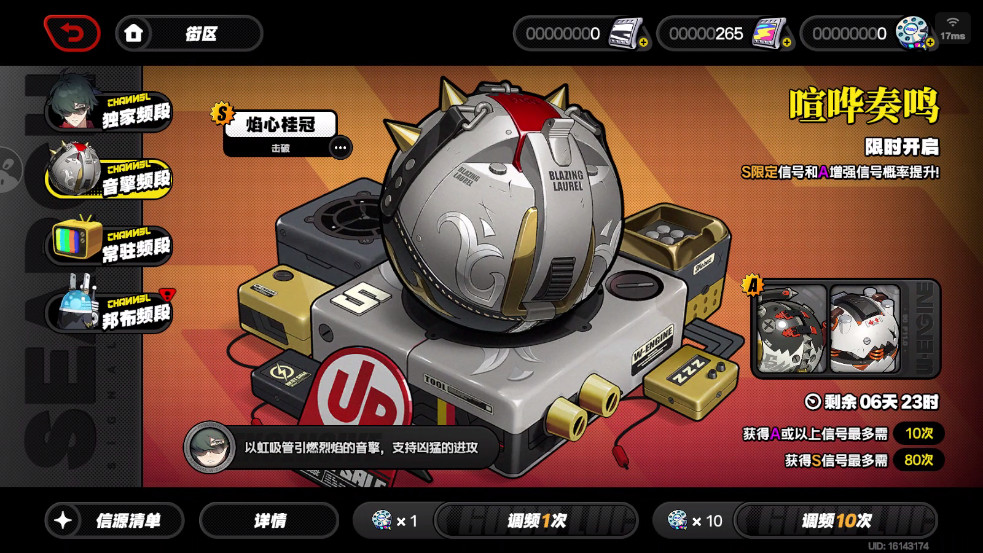983x553 pixels.
Task: Add more master tapes with plus icon
Action: point(643,43)
